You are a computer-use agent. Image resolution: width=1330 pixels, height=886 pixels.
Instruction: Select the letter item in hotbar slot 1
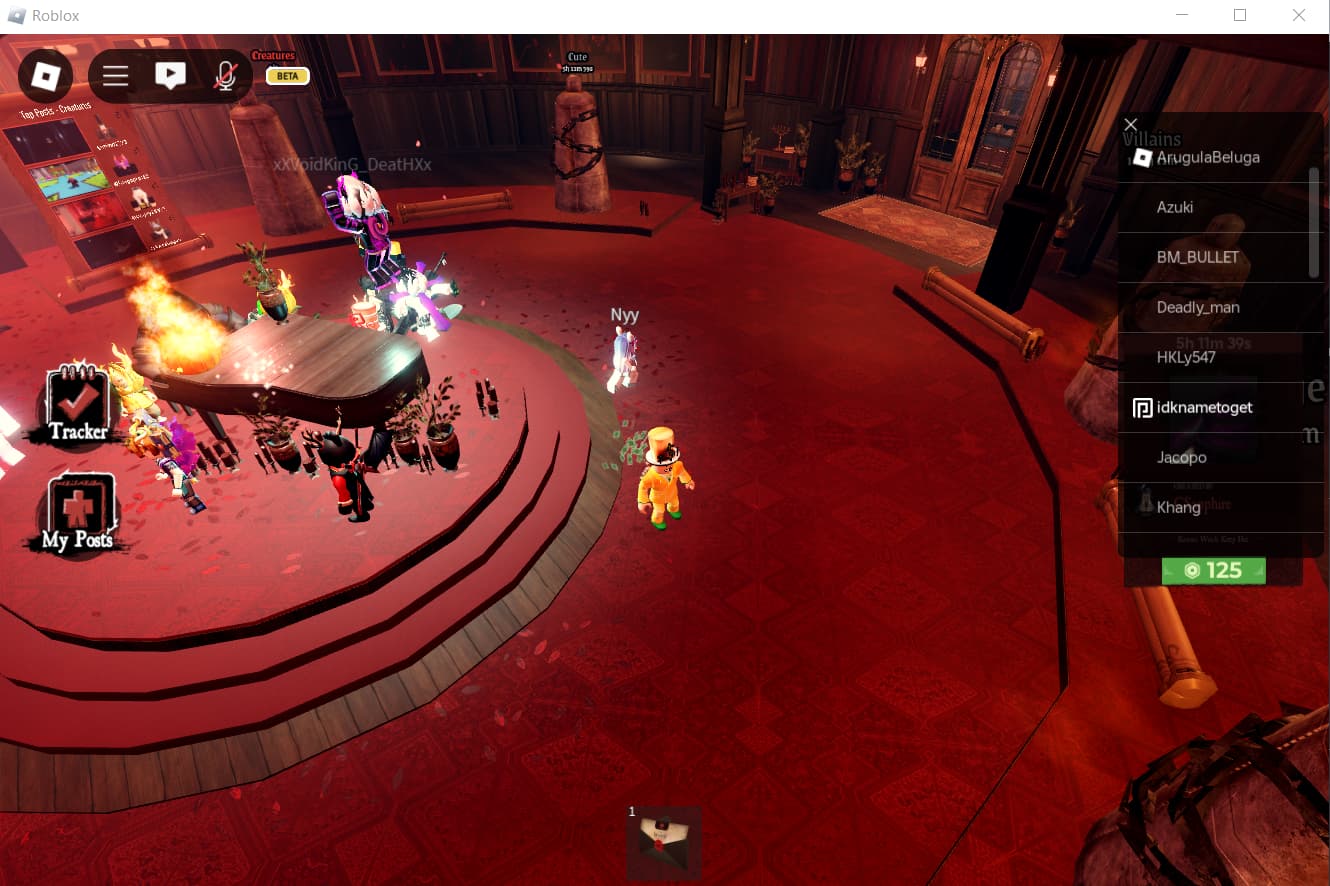[664, 842]
